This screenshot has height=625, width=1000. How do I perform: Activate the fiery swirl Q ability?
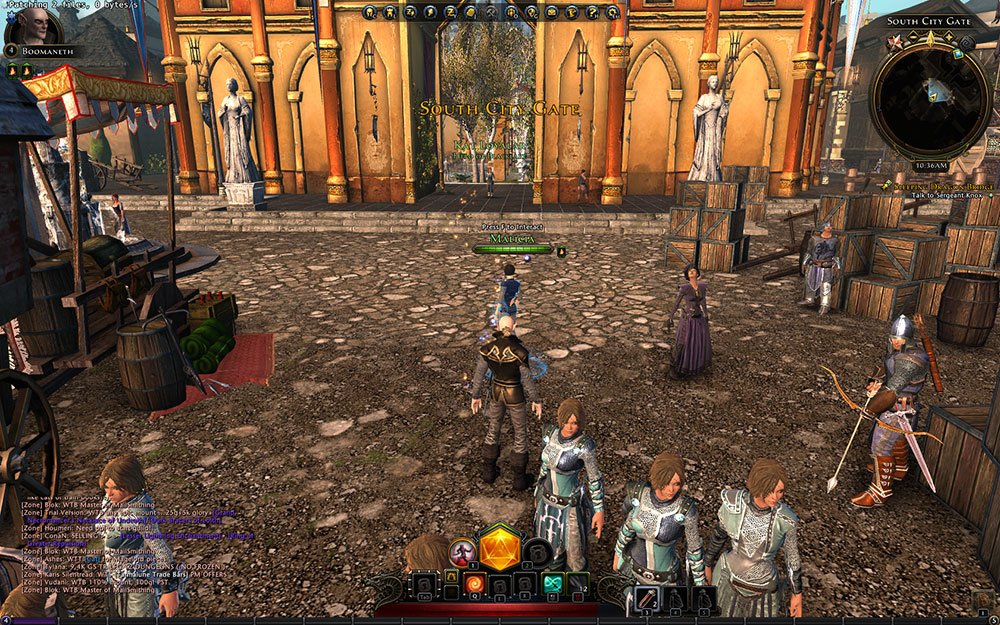click(474, 584)
